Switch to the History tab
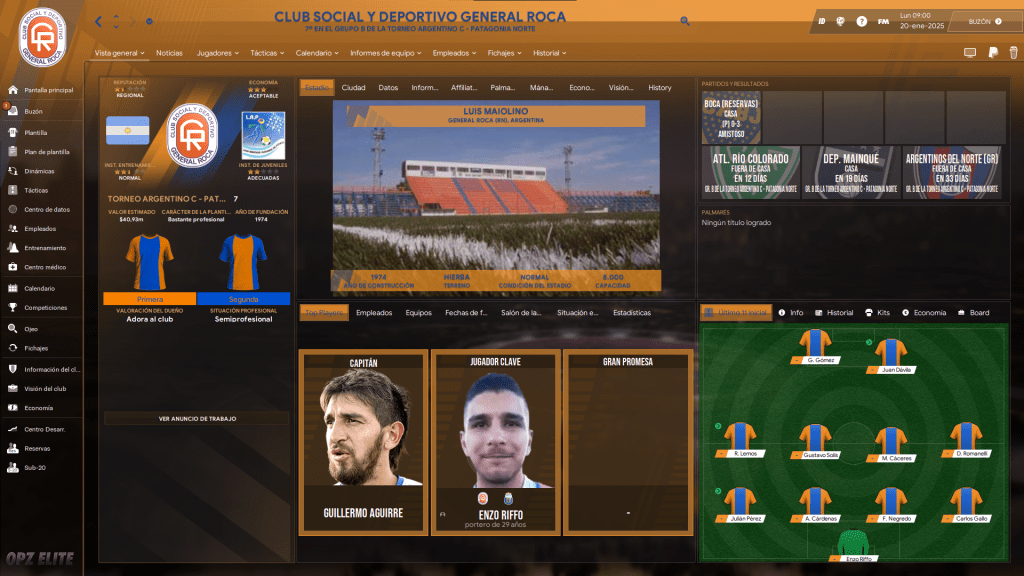The image size is (1024, 576). pos(660,88)
